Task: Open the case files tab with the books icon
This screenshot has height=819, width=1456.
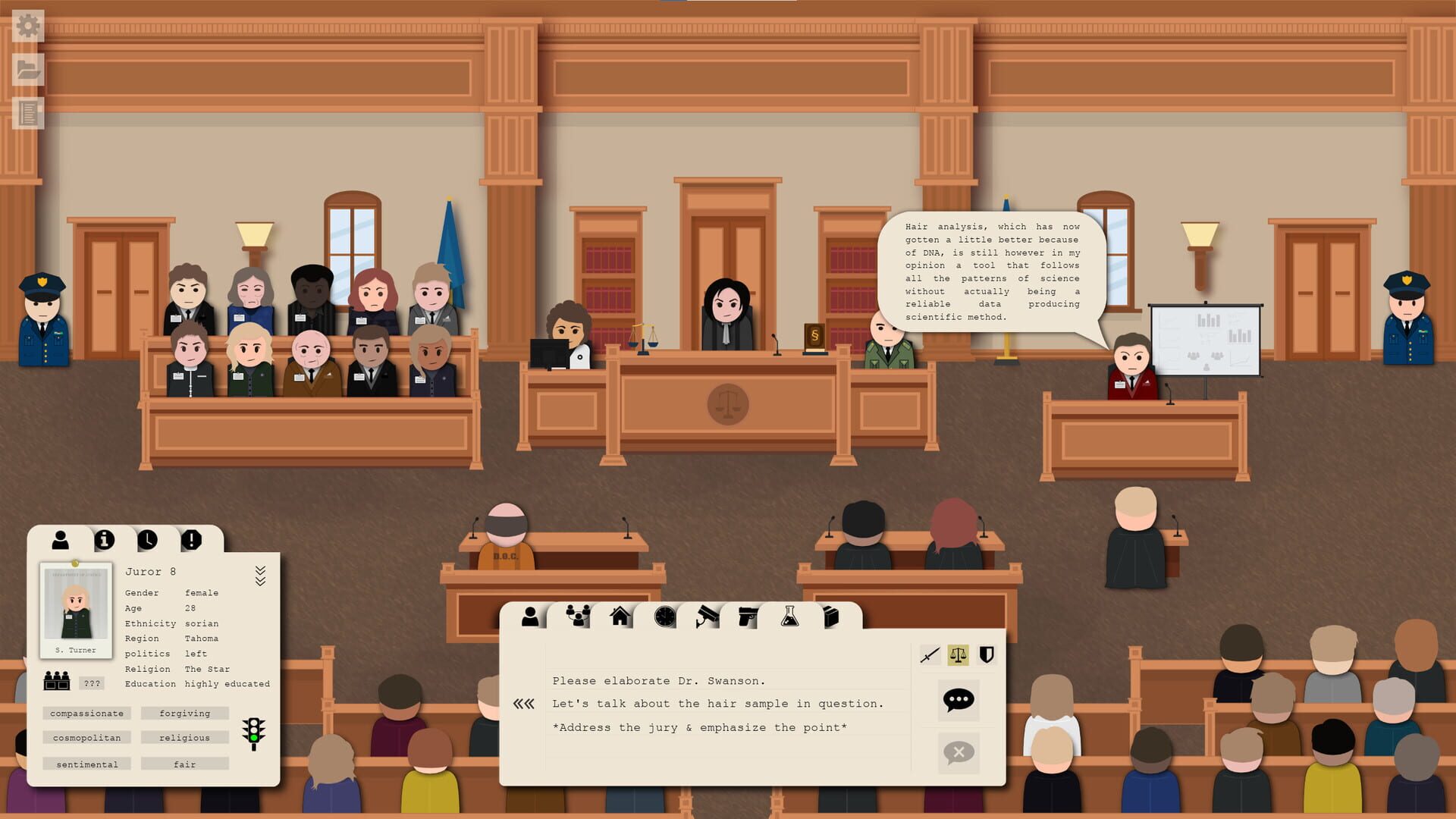Action: coord(832,617)
